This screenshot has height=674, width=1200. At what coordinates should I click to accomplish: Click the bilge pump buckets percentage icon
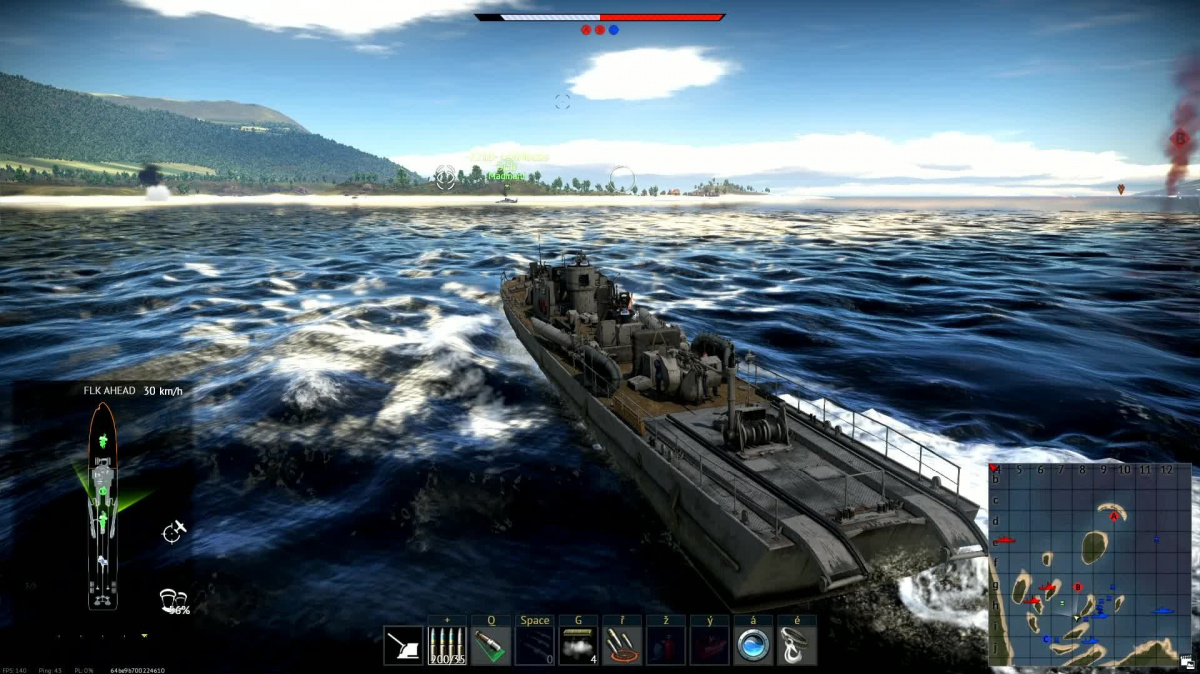click(x=174, y=601)
